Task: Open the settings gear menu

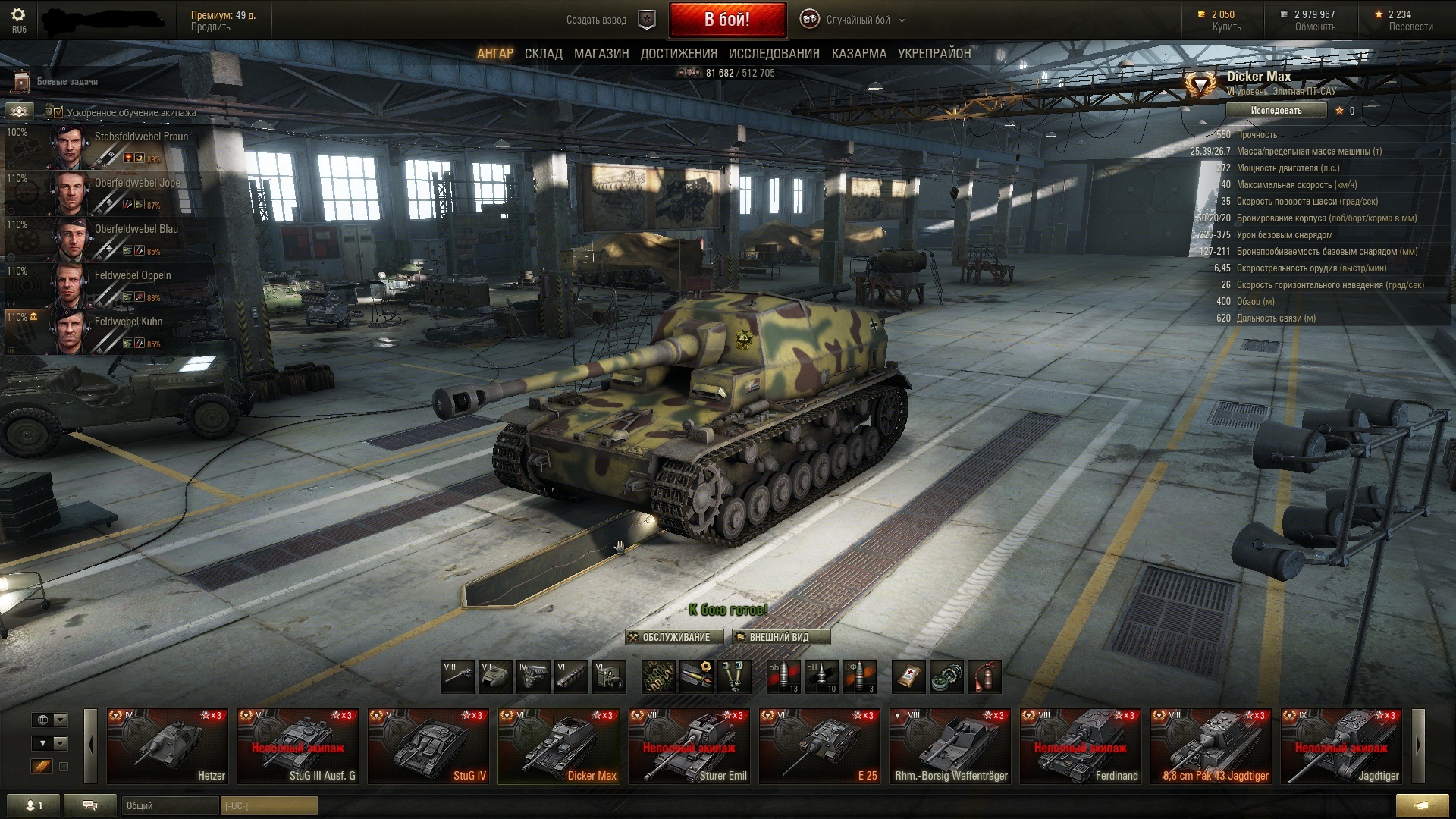Action: click(x=18, y=16)
